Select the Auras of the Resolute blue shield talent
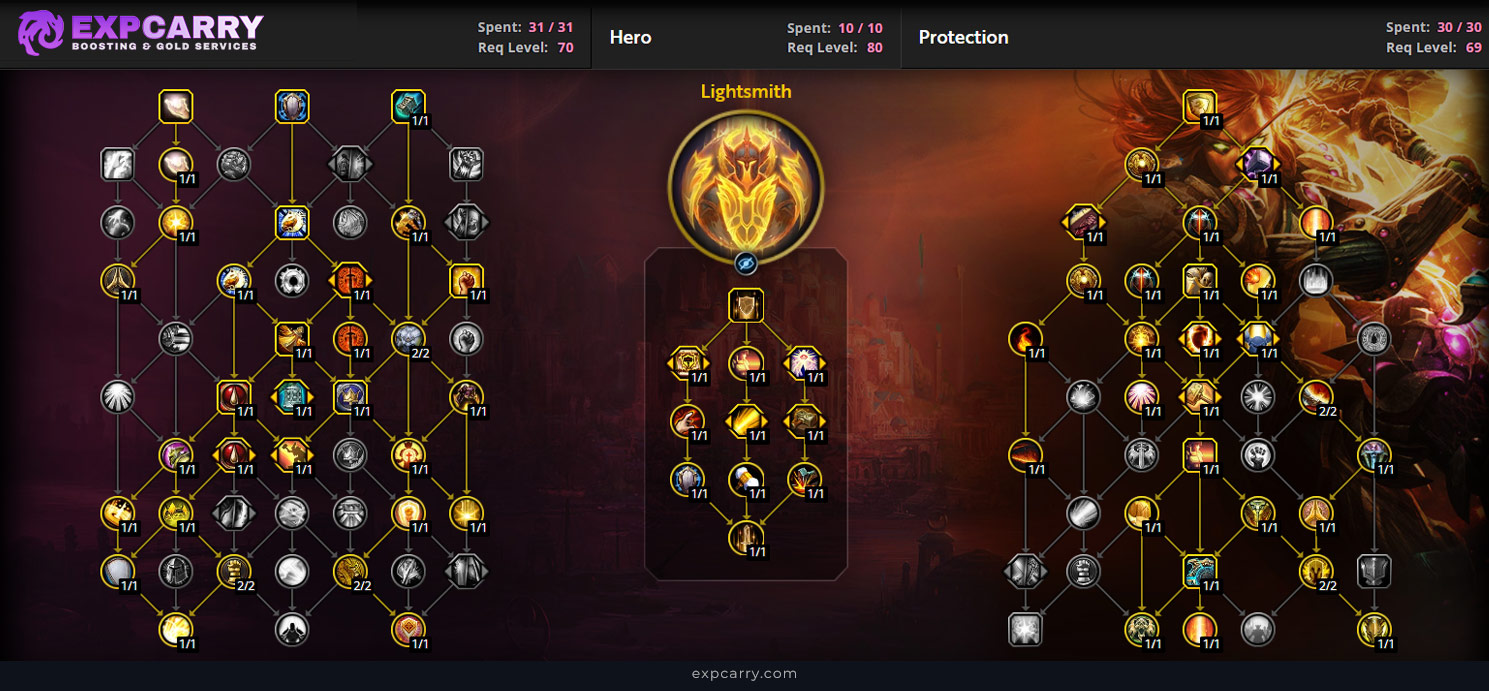This screenshot has width=1489, height=691. coord(292,107)
